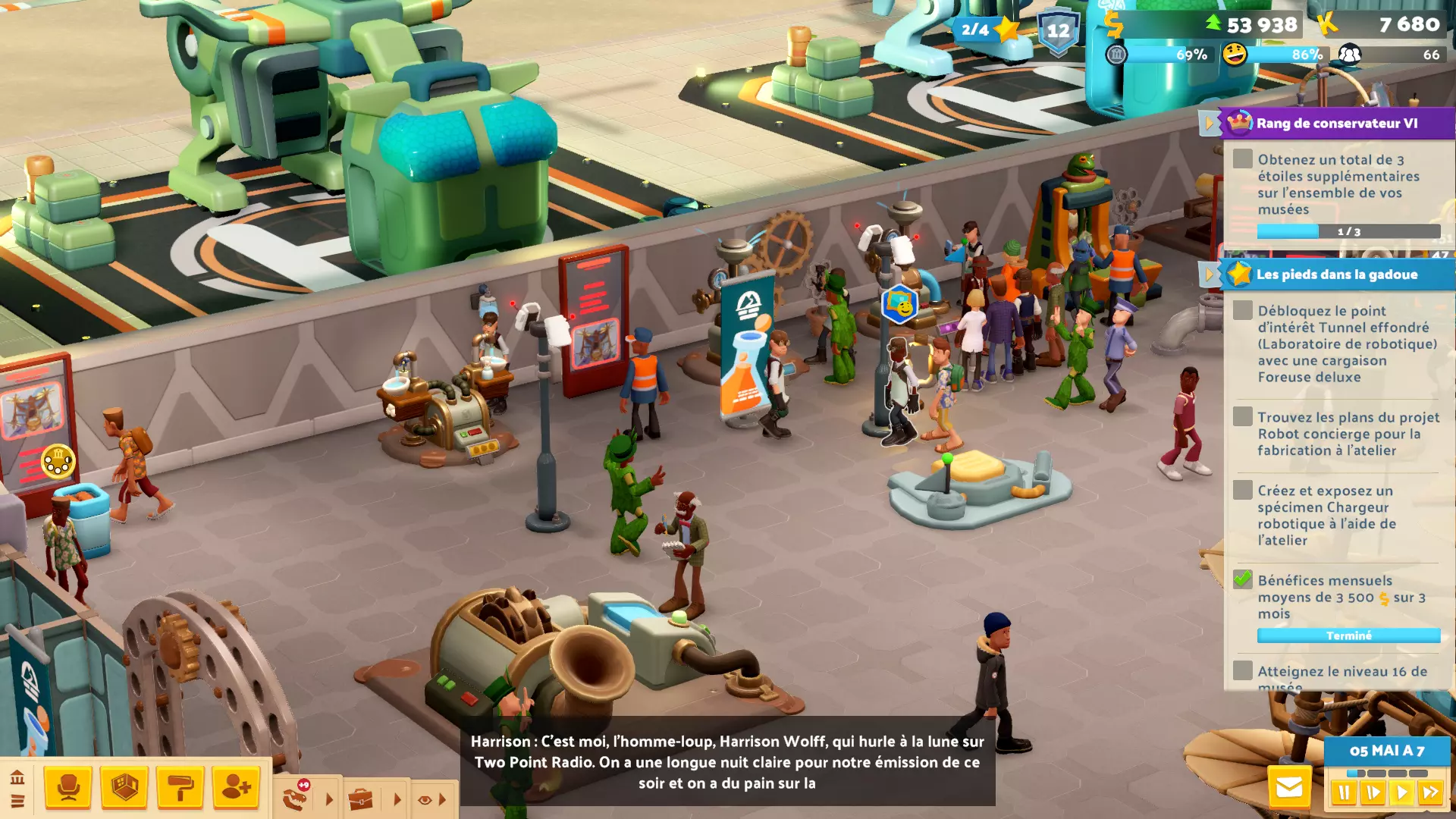
Task: Collapse the Les pieds dans la gadoue objectives
Action: coord(1209,274)
